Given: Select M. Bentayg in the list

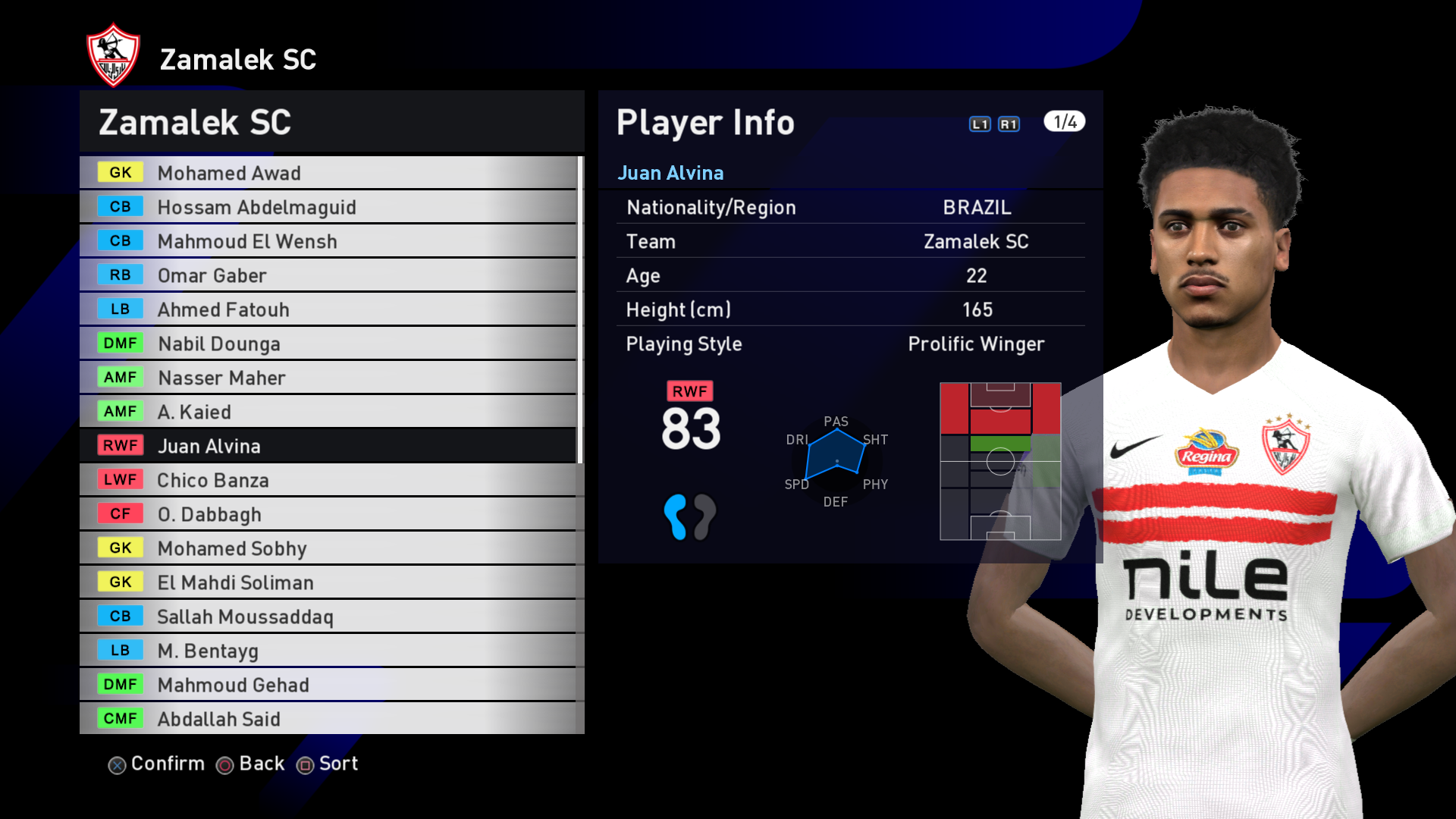Looking at the screenshot, I should (x=328, y=651).
